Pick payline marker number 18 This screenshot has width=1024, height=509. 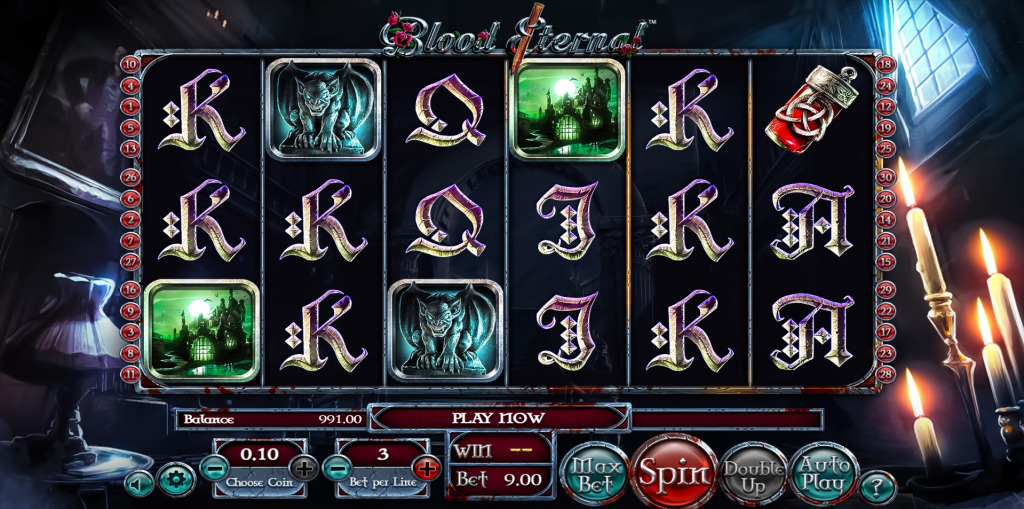click(885, 65)
